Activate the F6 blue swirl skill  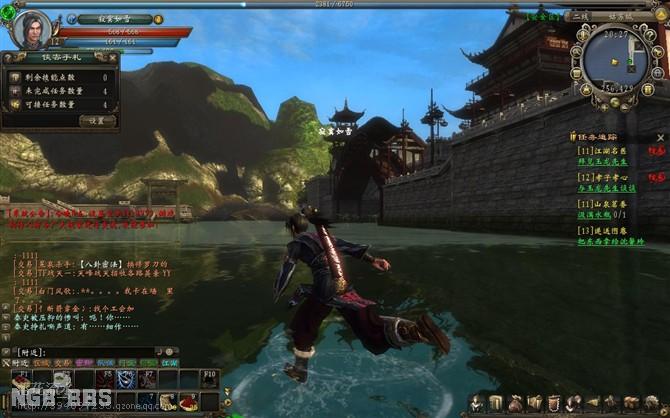tap(124, 379)
